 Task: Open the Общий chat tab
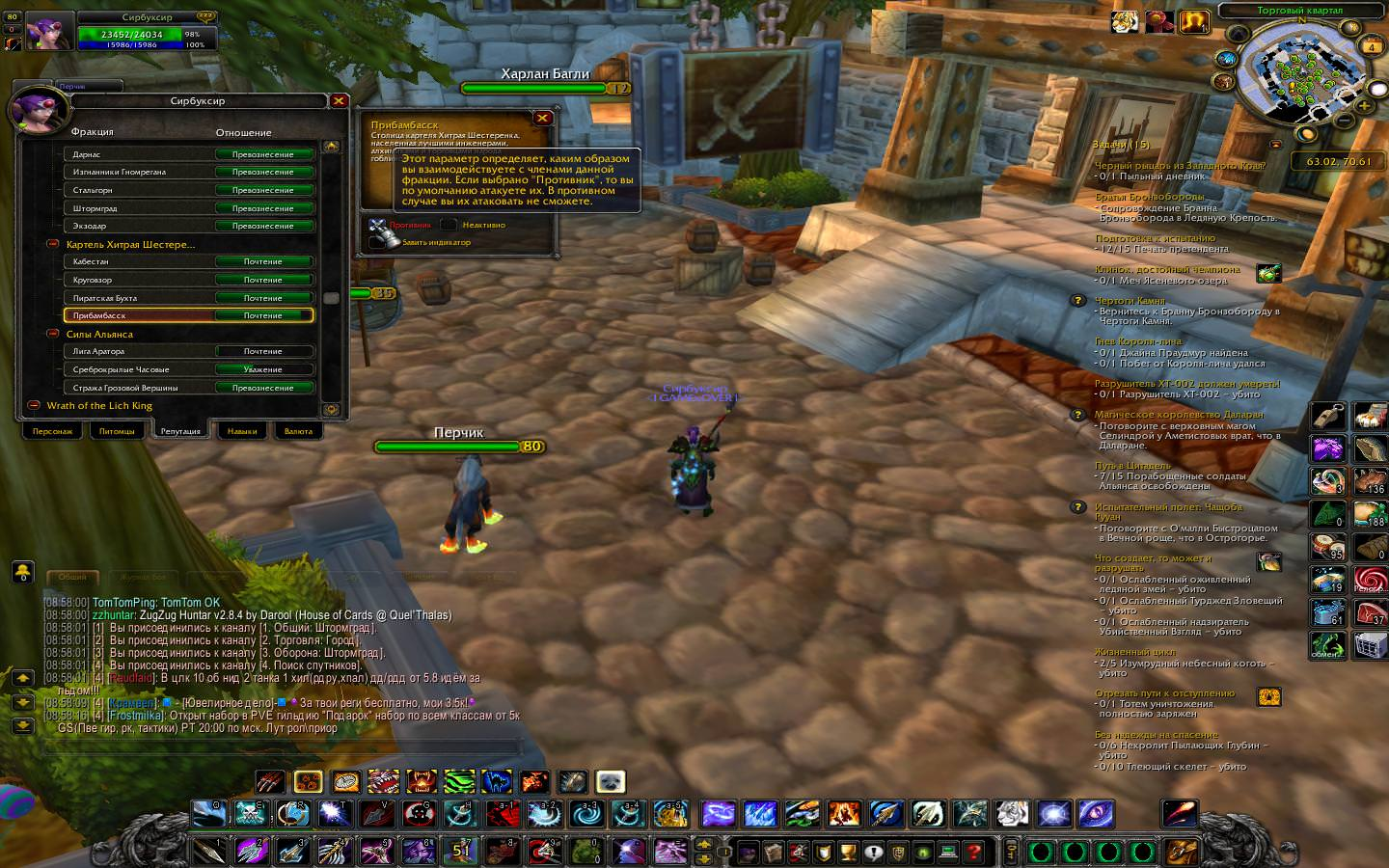(72, 577)
